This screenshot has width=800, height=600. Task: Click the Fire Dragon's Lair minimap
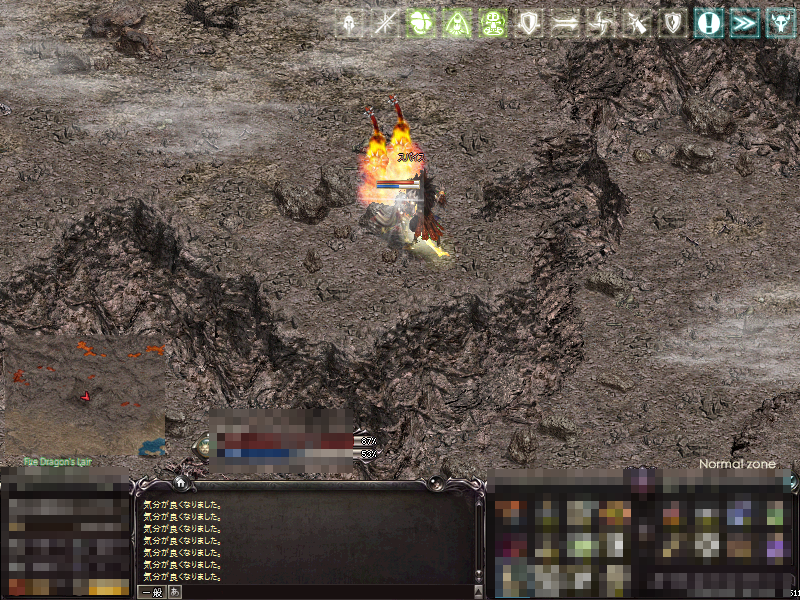[84, 395]
